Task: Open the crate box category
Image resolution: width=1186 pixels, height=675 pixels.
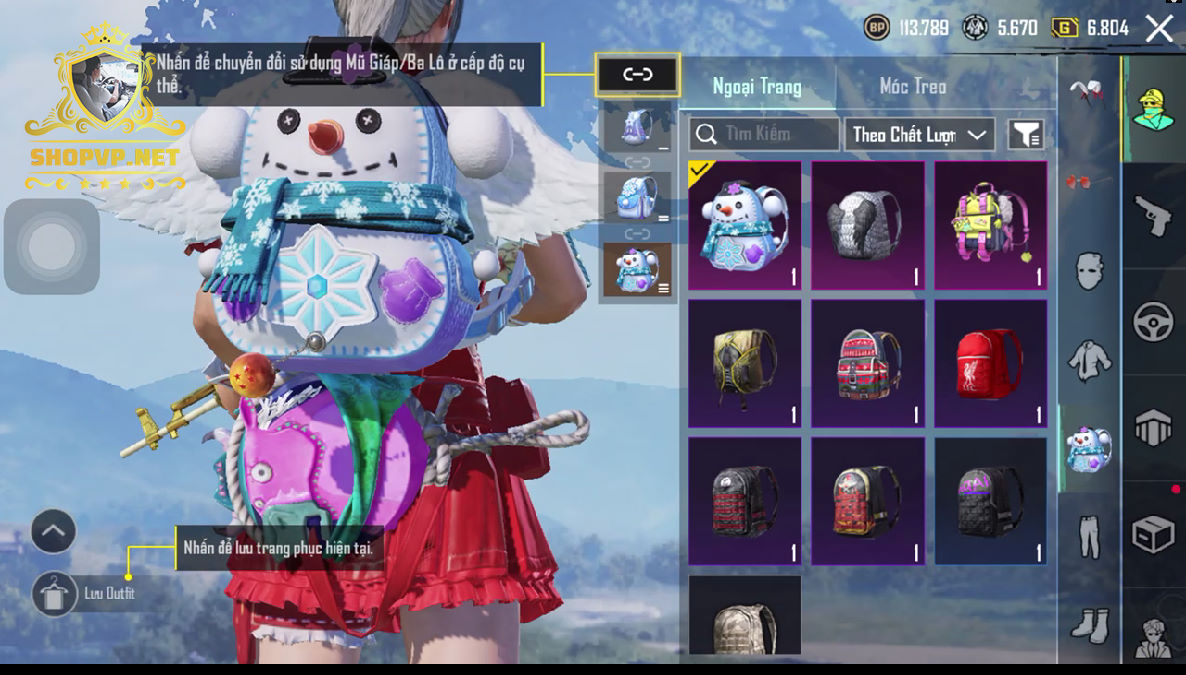Action: coord(1153,535)
